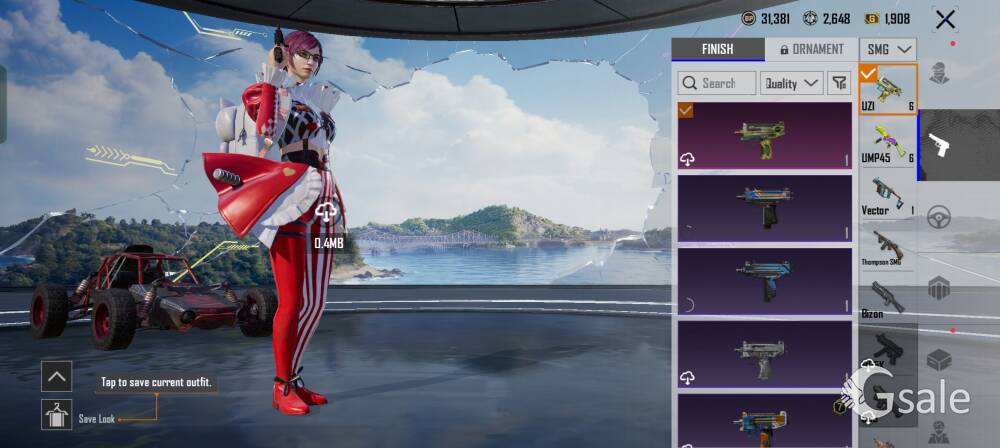Select the UZI weapon in the list
The width and height of the screenshot is (1000, 448).
point(888,90)
